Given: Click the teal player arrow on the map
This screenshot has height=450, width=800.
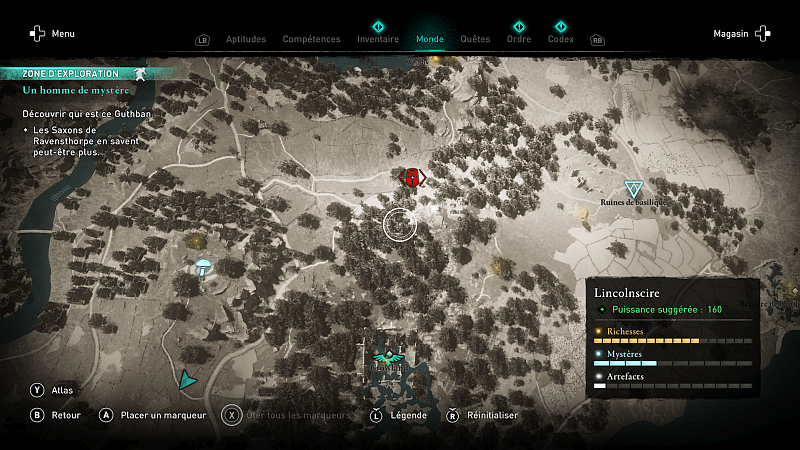Looking at the screenshot, I should point(186,380).
